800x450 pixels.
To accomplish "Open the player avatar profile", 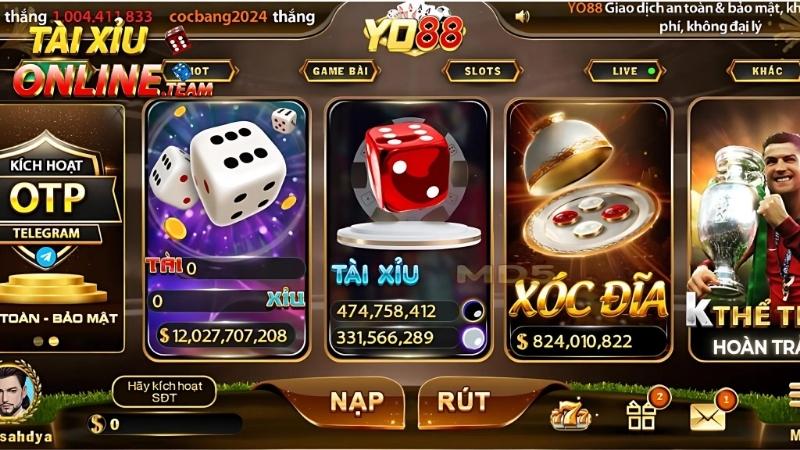I will pyautogui.click(x=18, y=391).
